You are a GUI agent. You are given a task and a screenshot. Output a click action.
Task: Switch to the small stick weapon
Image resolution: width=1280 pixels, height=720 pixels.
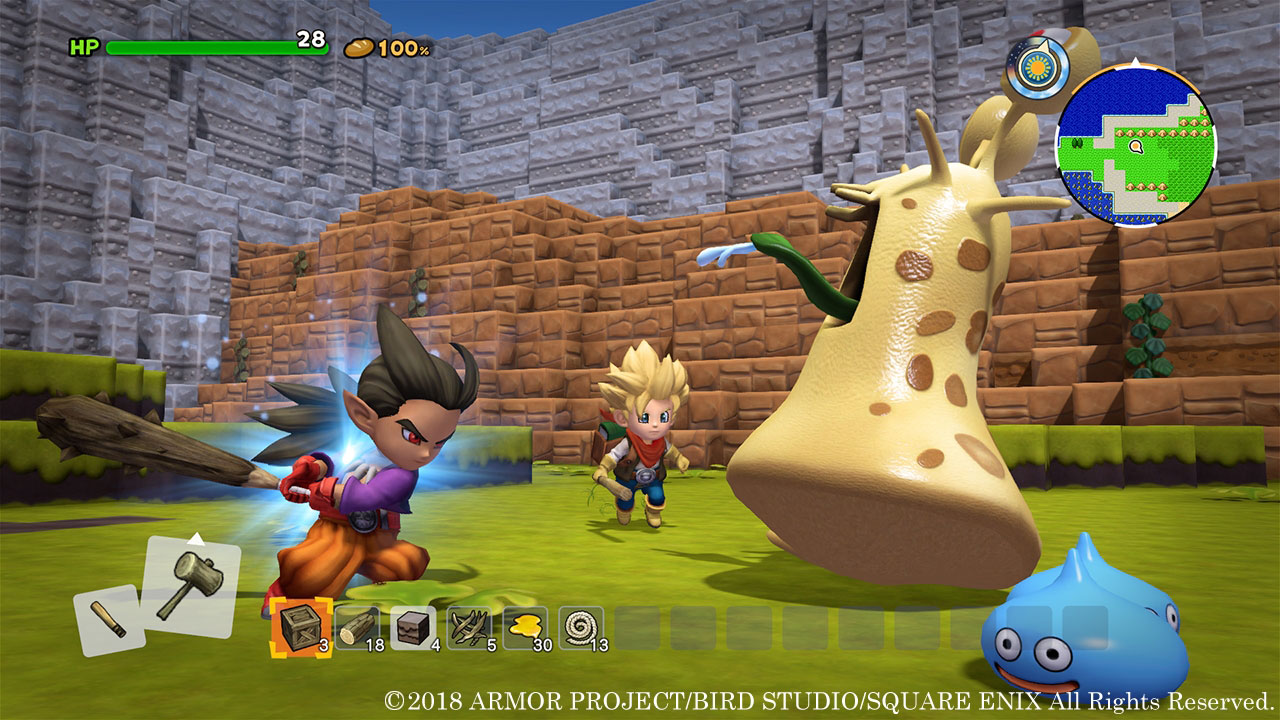pyautogui.click(x=107, y=620)
